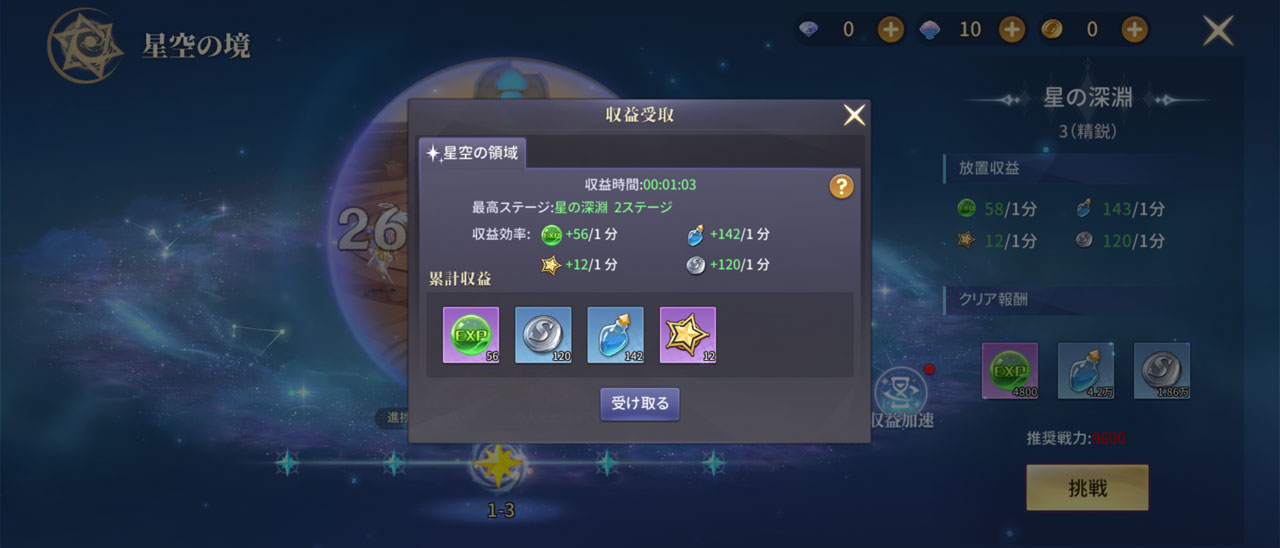1280x548 pixels.
Task: Claim rewards with the 受け取る button
Action: [x=639, y=404]
